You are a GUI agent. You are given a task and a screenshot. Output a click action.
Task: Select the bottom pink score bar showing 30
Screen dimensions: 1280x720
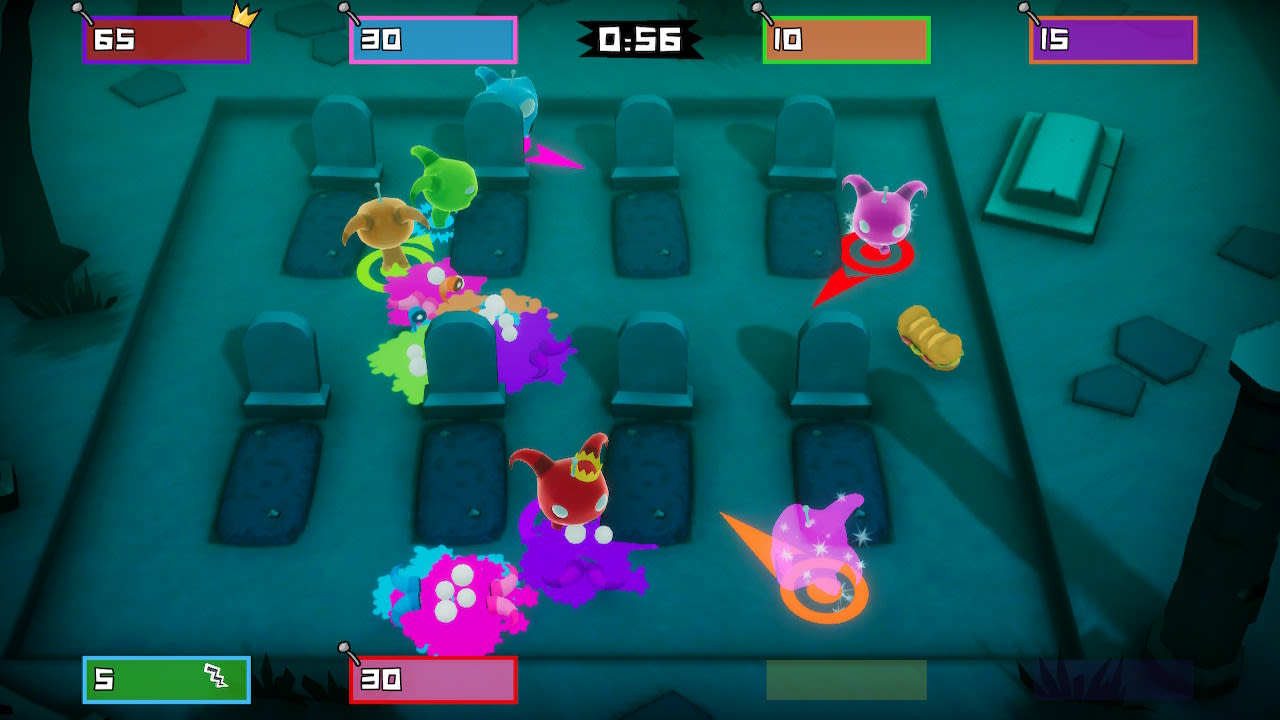[x=430, y=678]
